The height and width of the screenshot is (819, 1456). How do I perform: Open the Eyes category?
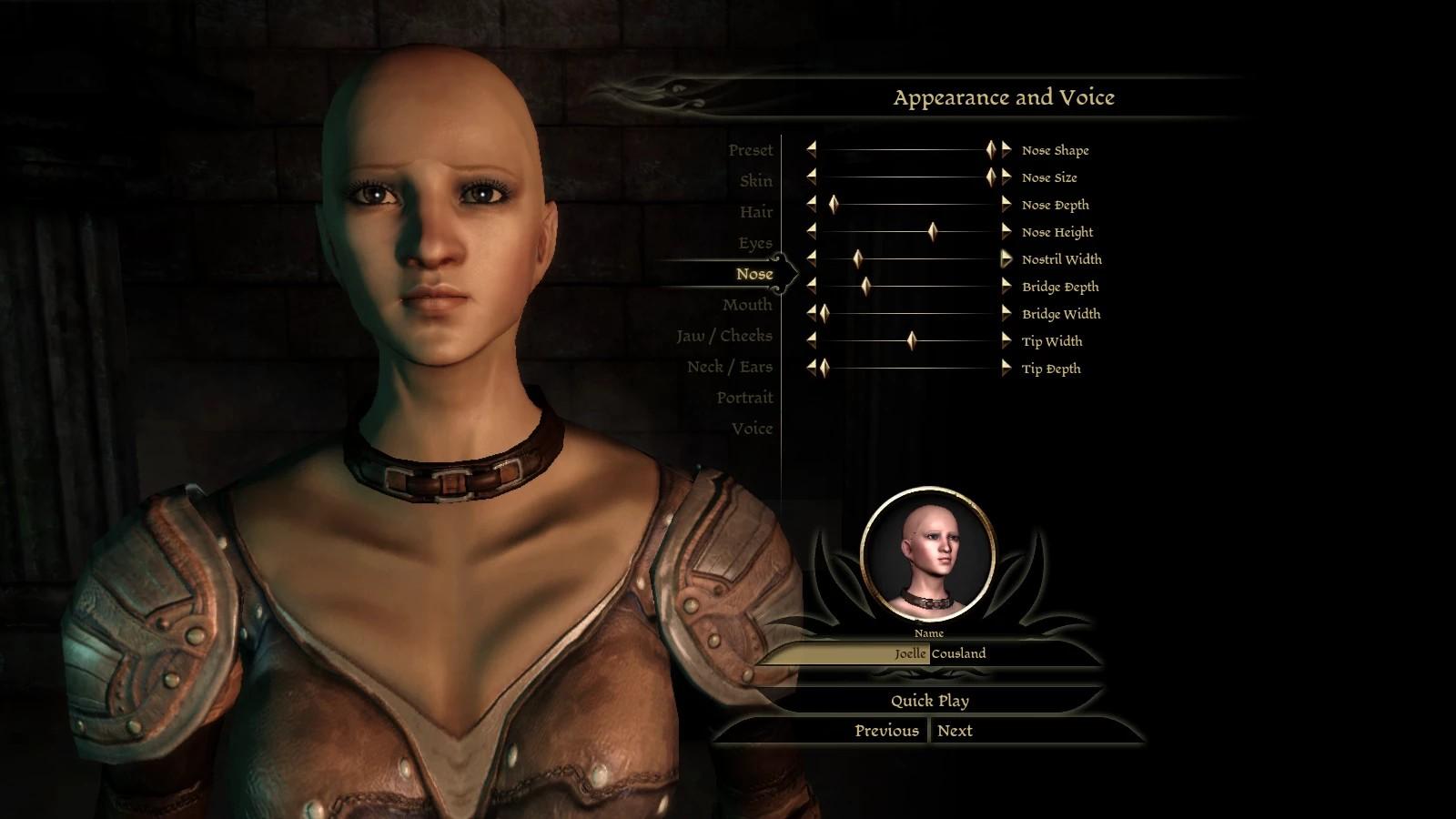(754, 243)
